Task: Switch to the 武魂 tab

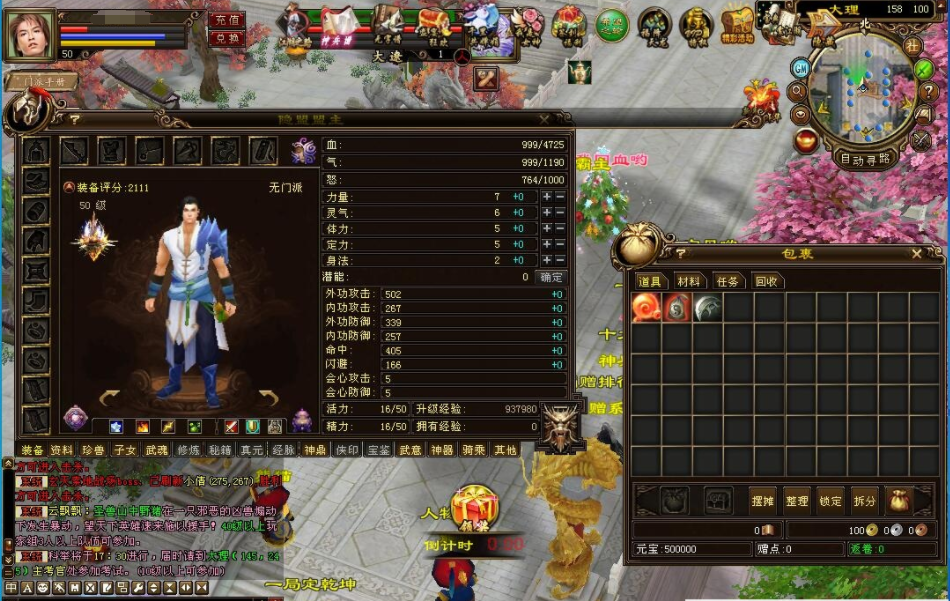Action: 156,450
